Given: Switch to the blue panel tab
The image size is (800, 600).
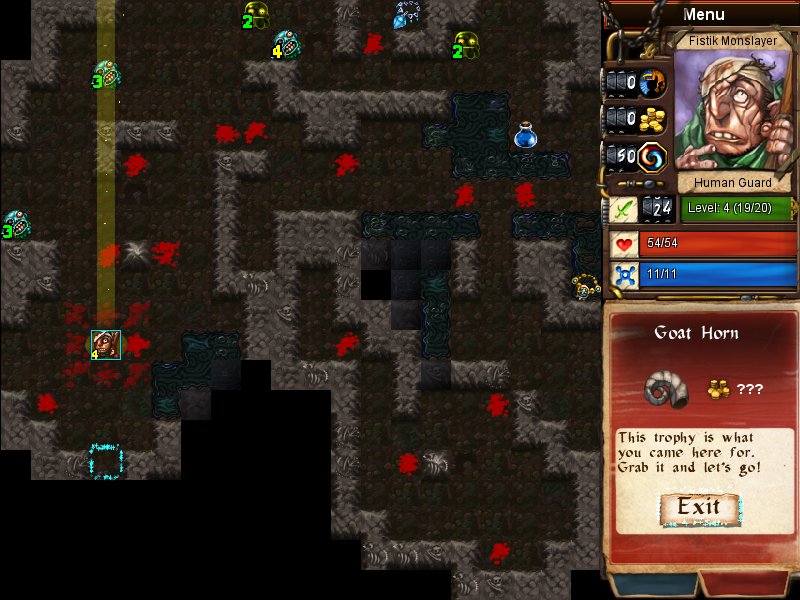Looking at the screenshot, I should pyautogui.click(x=651, y=586).
